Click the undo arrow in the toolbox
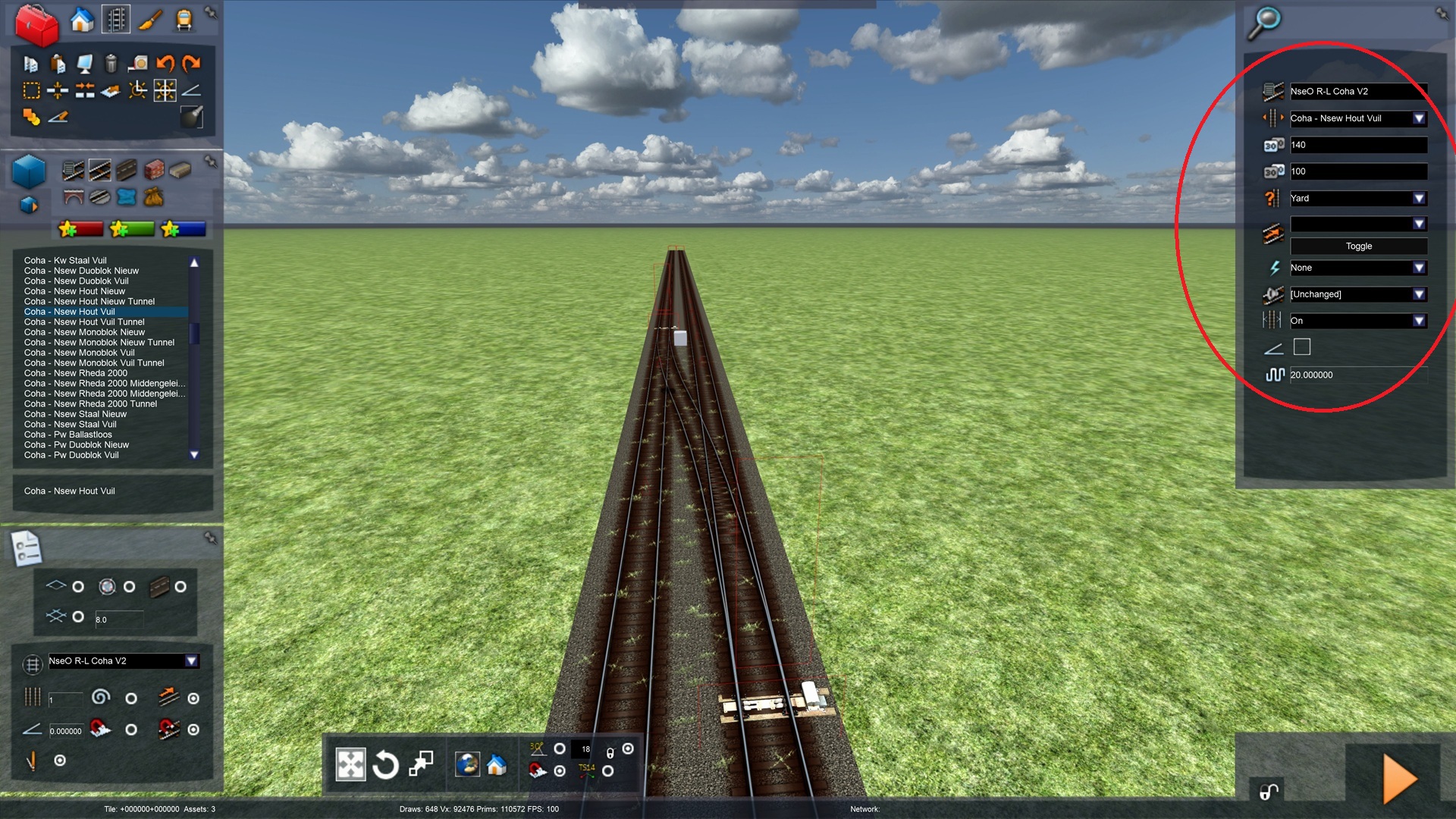 click(x=165, y=64)
